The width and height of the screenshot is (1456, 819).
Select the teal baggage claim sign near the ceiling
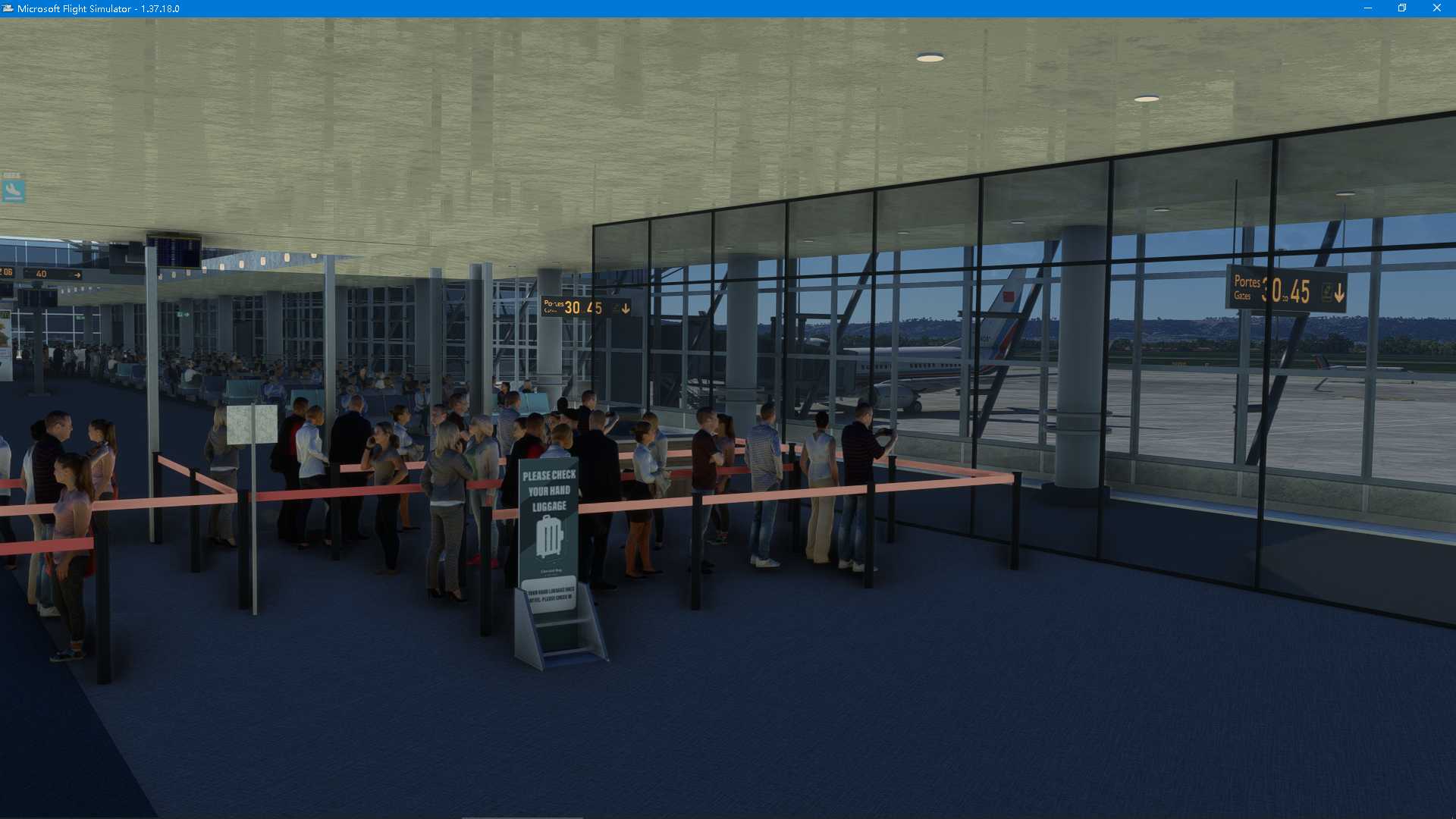(x=13, y=190)
